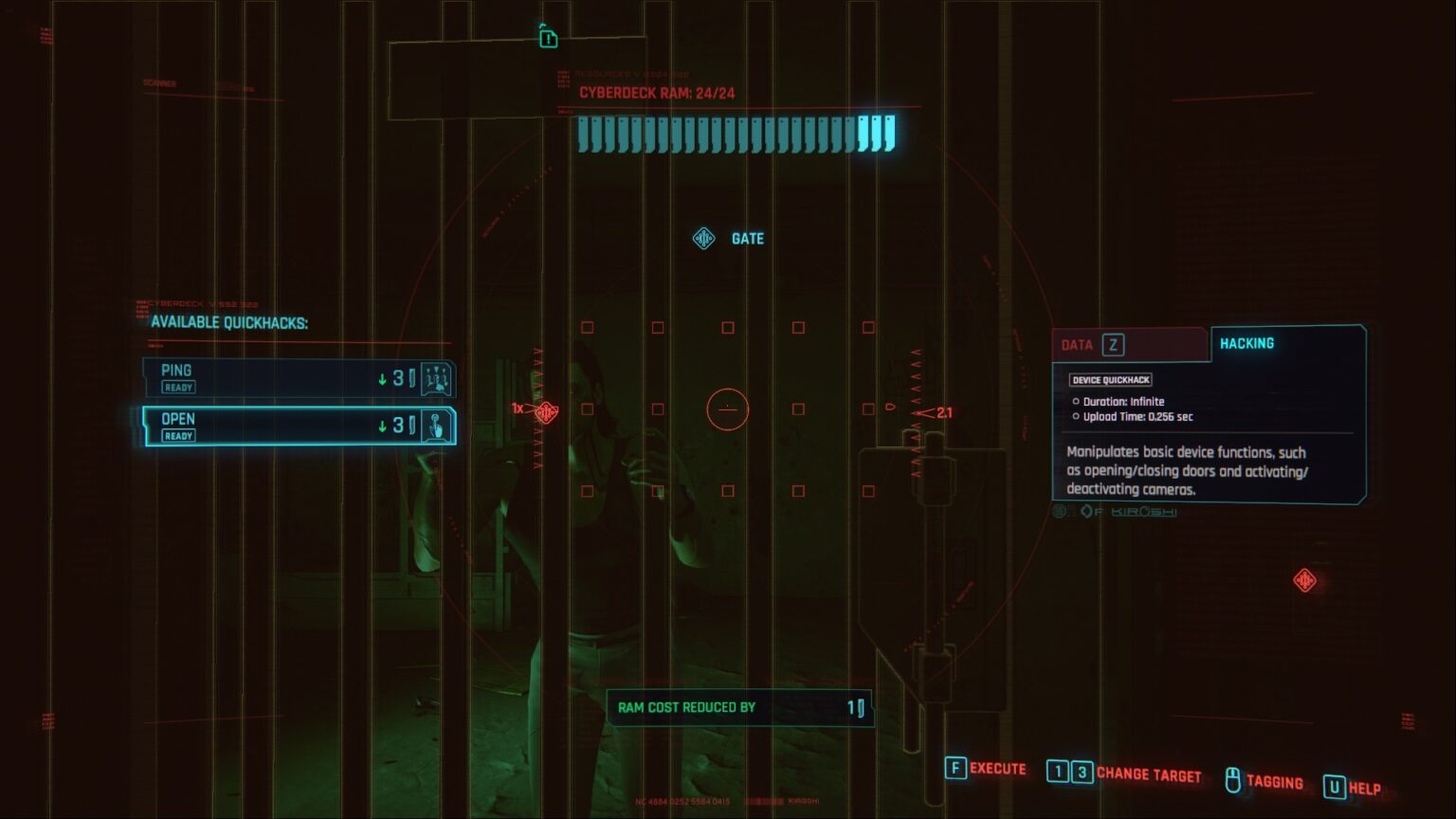Select the PING quickhack icon
The image size is (1456, 819).
tap(435, 377)
